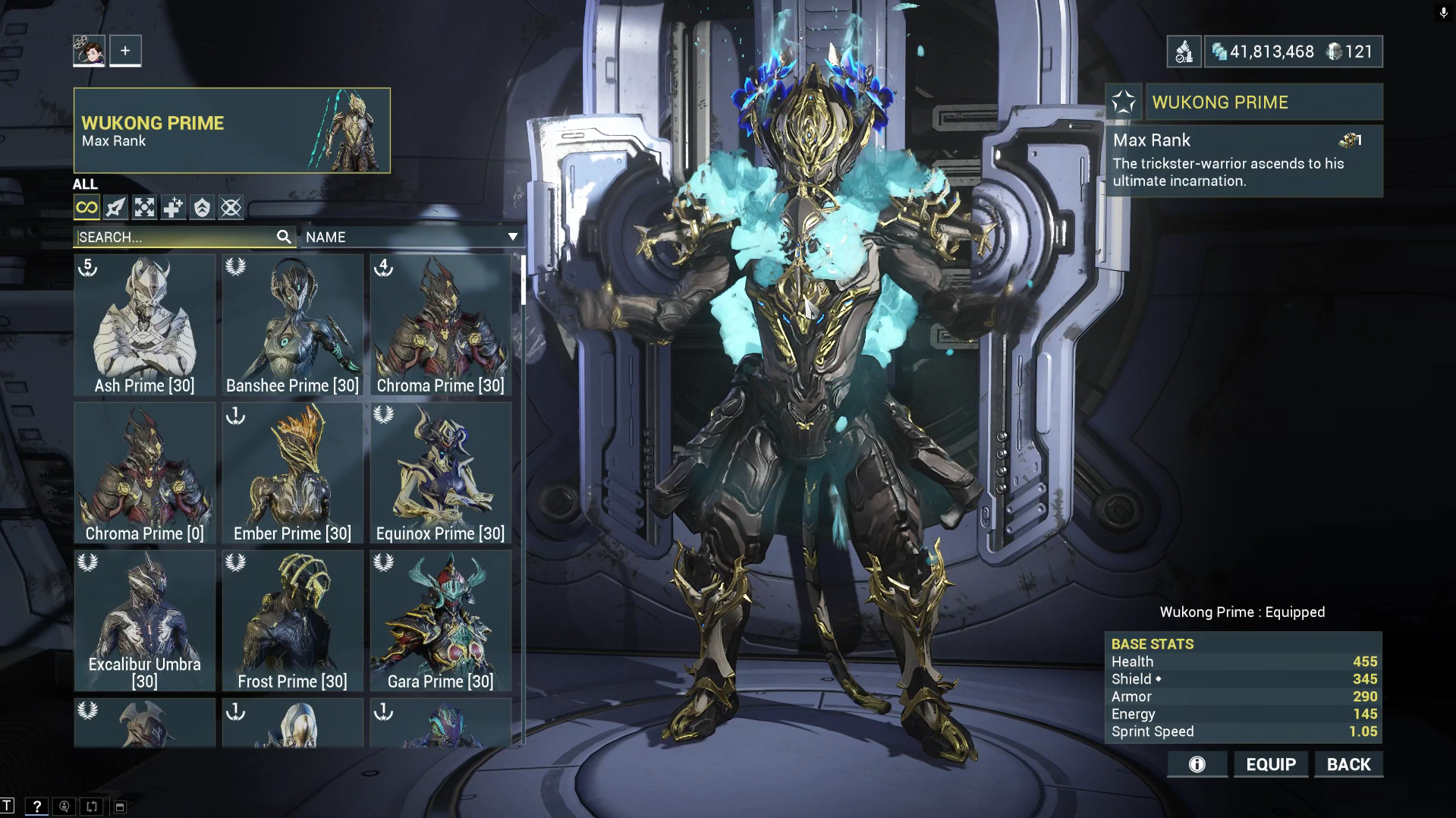Viewport: 1456px width, 818px height.
Task: Select the Frost Prime warframe
Action: 292,621
